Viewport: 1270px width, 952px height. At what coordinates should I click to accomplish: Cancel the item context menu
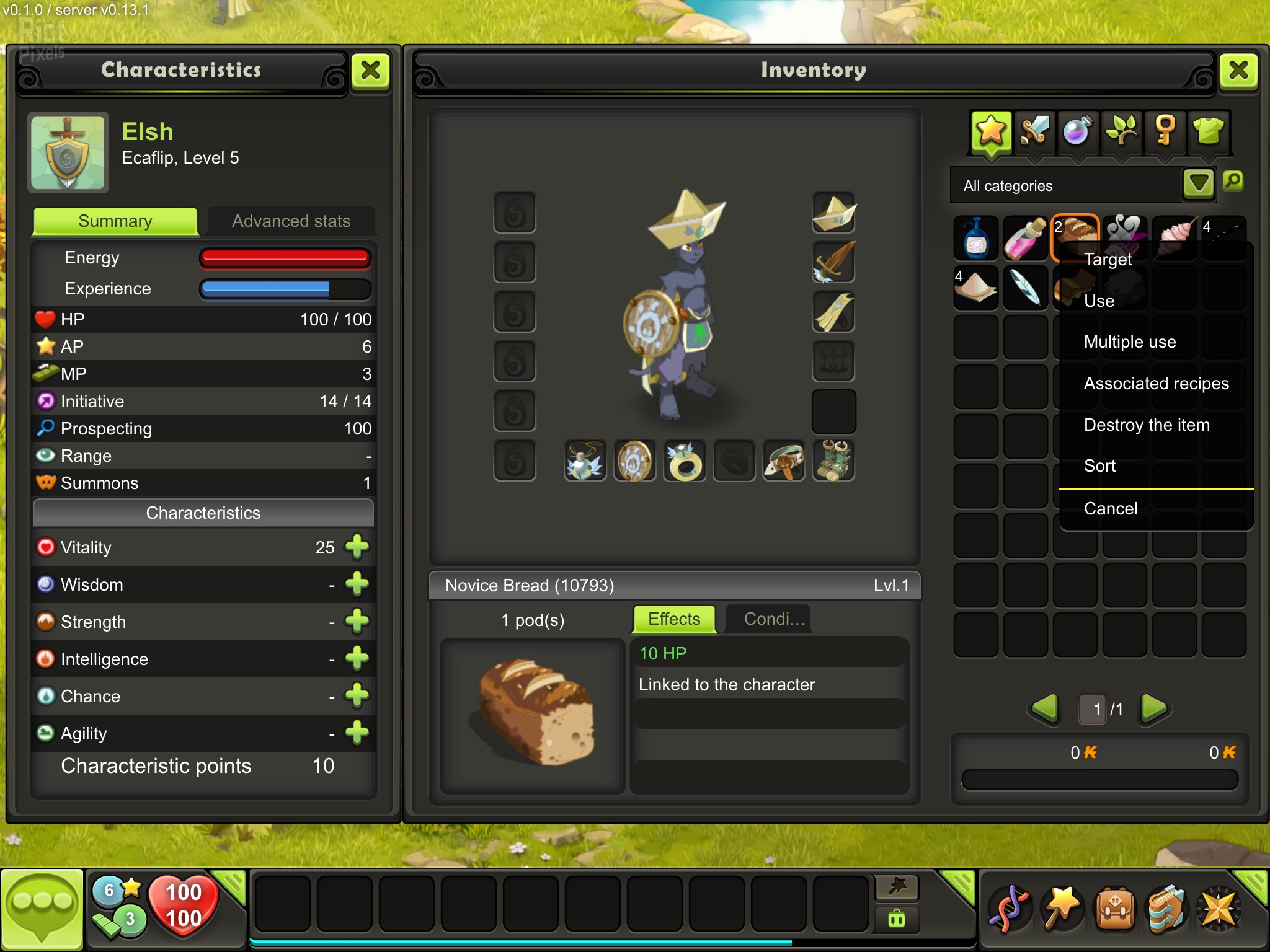1110,509
